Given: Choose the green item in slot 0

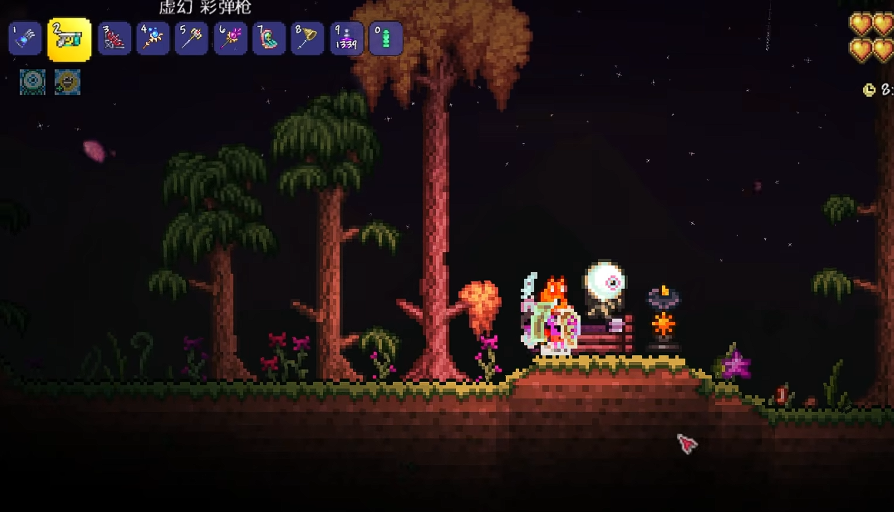Looking at the screenshot, I should point(386,39).
